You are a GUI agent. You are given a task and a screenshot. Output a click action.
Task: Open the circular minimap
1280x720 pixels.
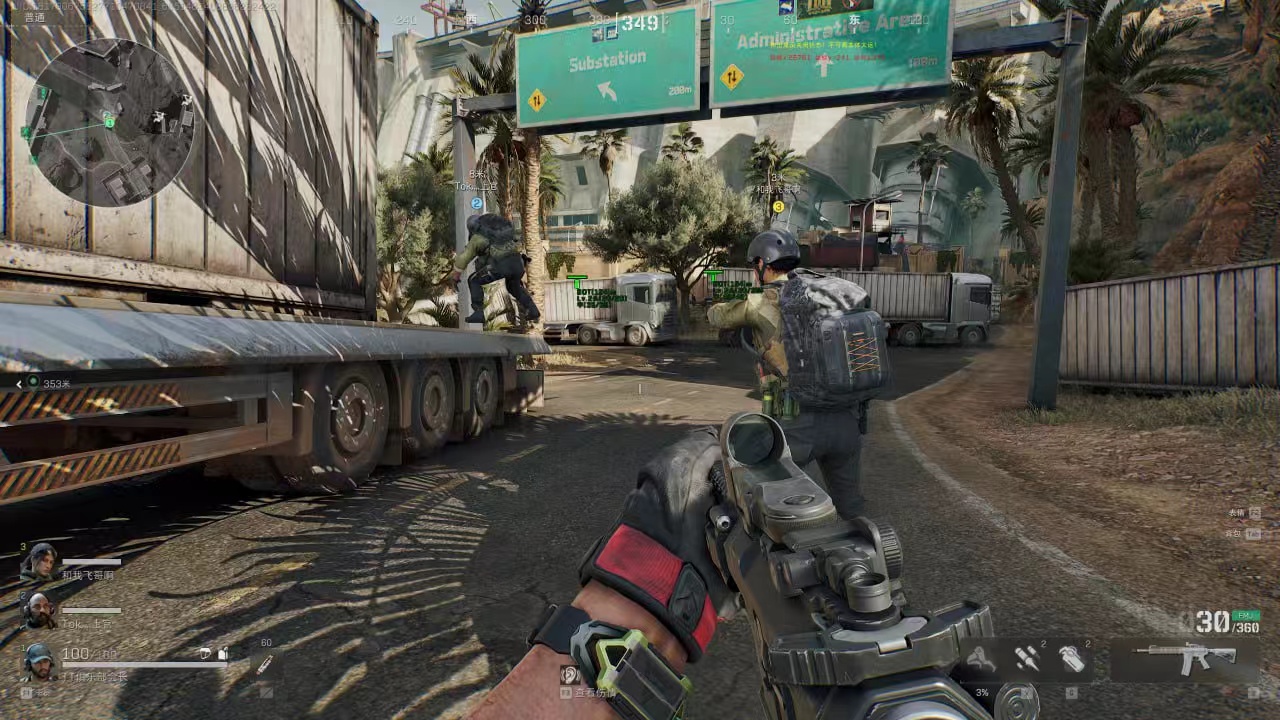point(110,122)
